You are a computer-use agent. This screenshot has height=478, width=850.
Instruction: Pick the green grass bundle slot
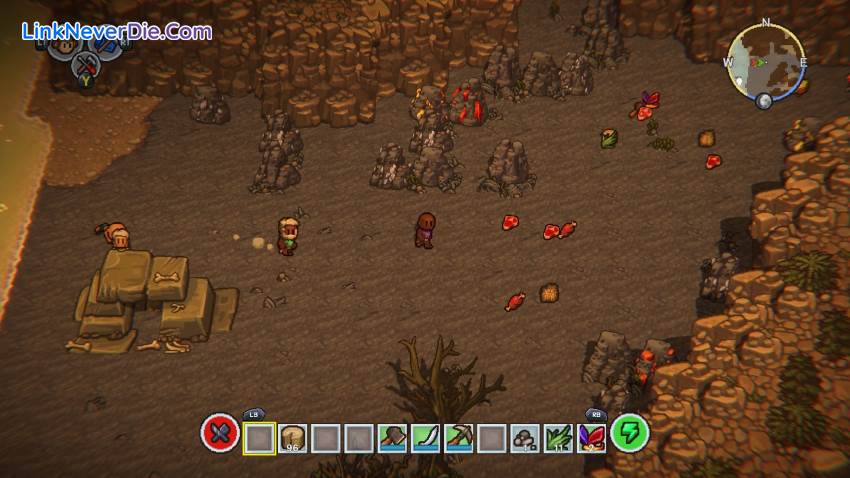click(x=557, y=437)
